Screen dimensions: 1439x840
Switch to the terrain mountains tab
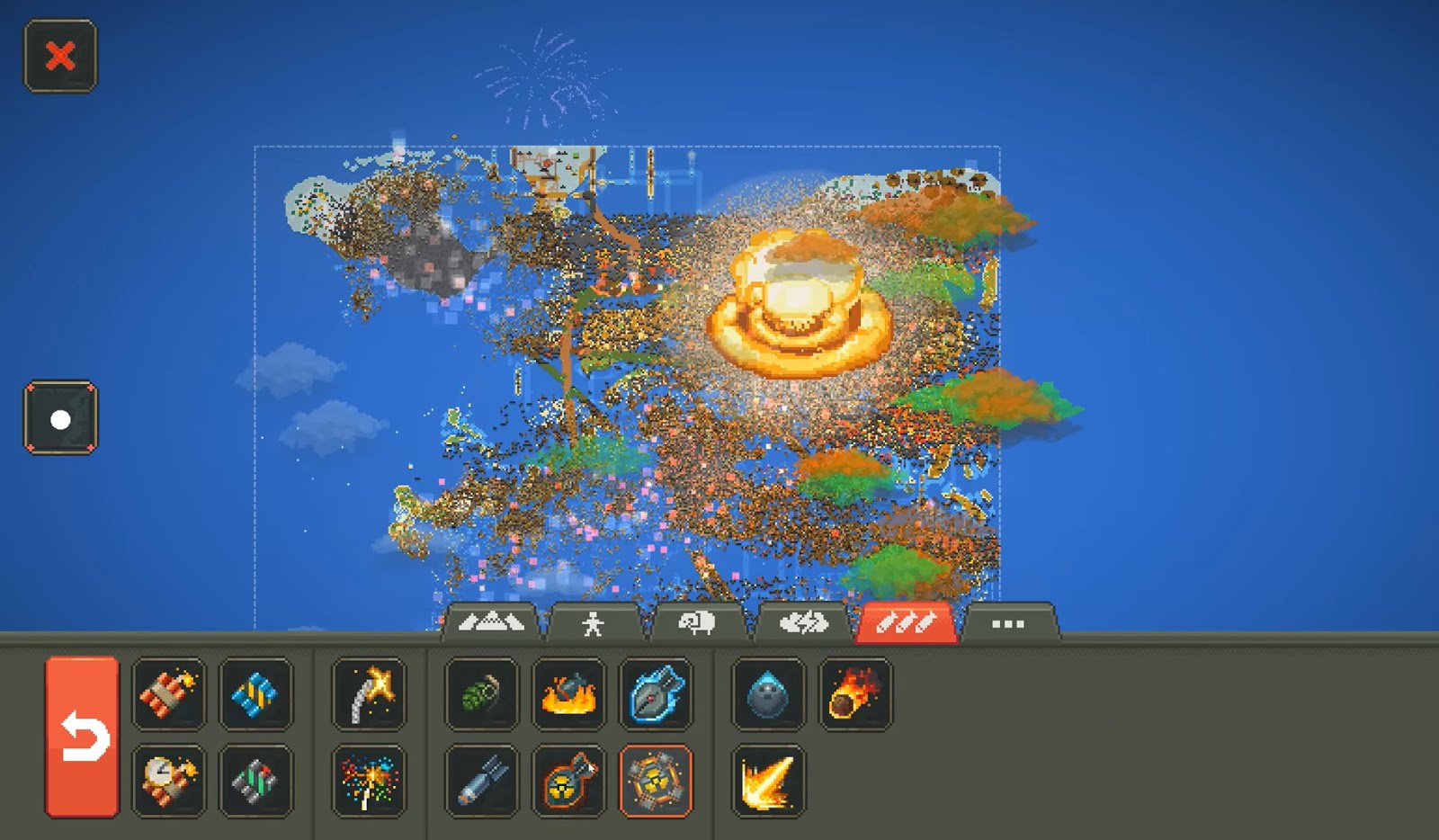pos(495,621)
